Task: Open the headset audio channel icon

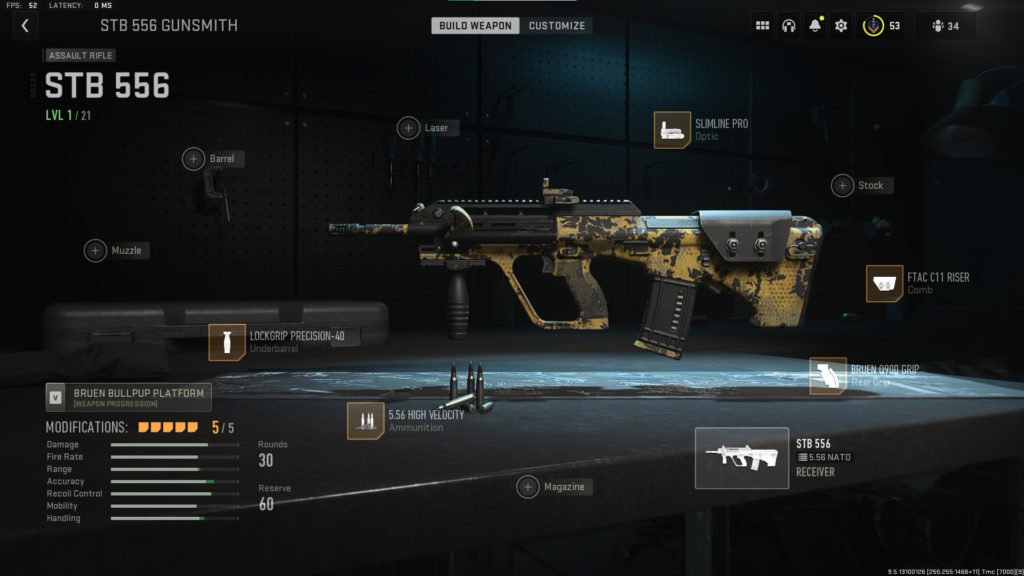Action: click(x=788, y=26)
